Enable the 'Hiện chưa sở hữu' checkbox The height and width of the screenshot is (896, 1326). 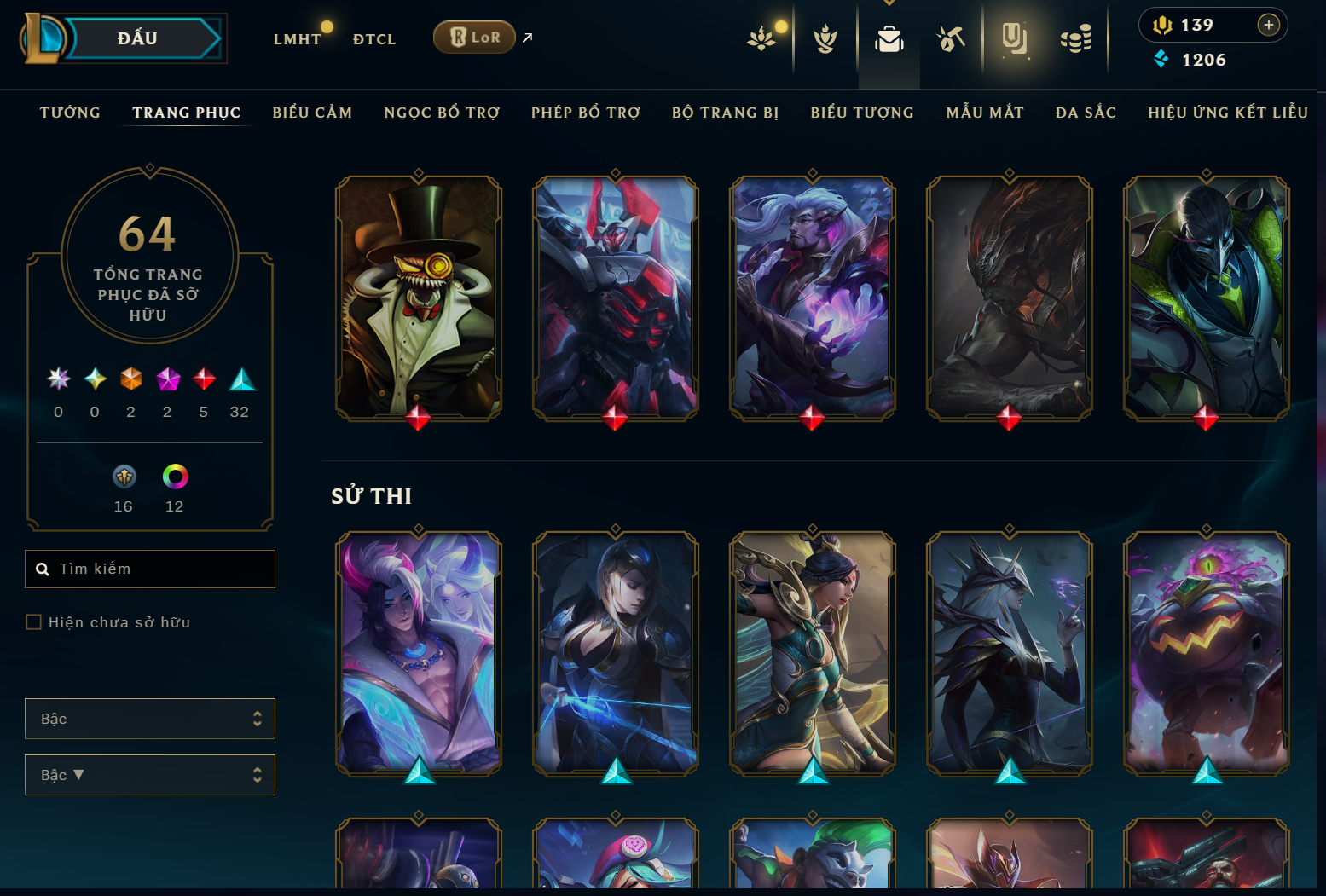tap(34, 622)
